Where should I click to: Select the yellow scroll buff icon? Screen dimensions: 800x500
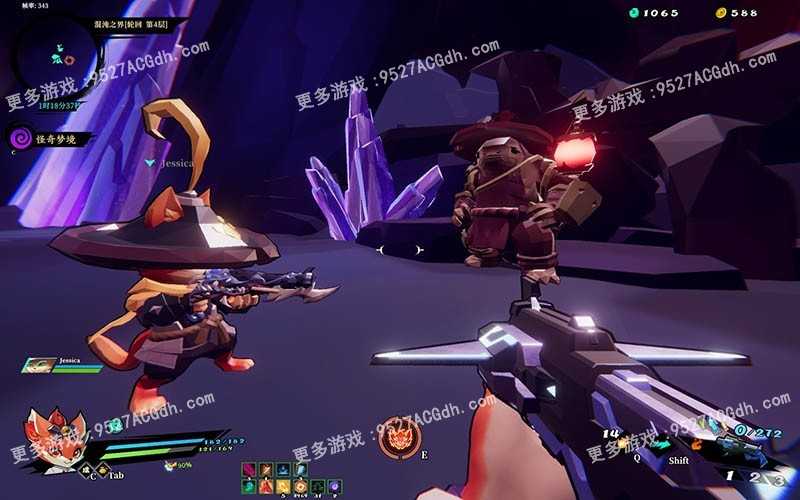[283, 486]
